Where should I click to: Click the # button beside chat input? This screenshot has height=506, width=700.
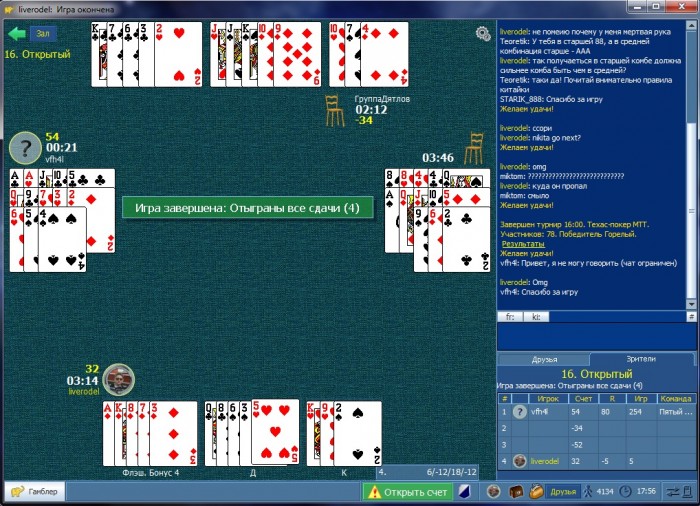(691, 316)
